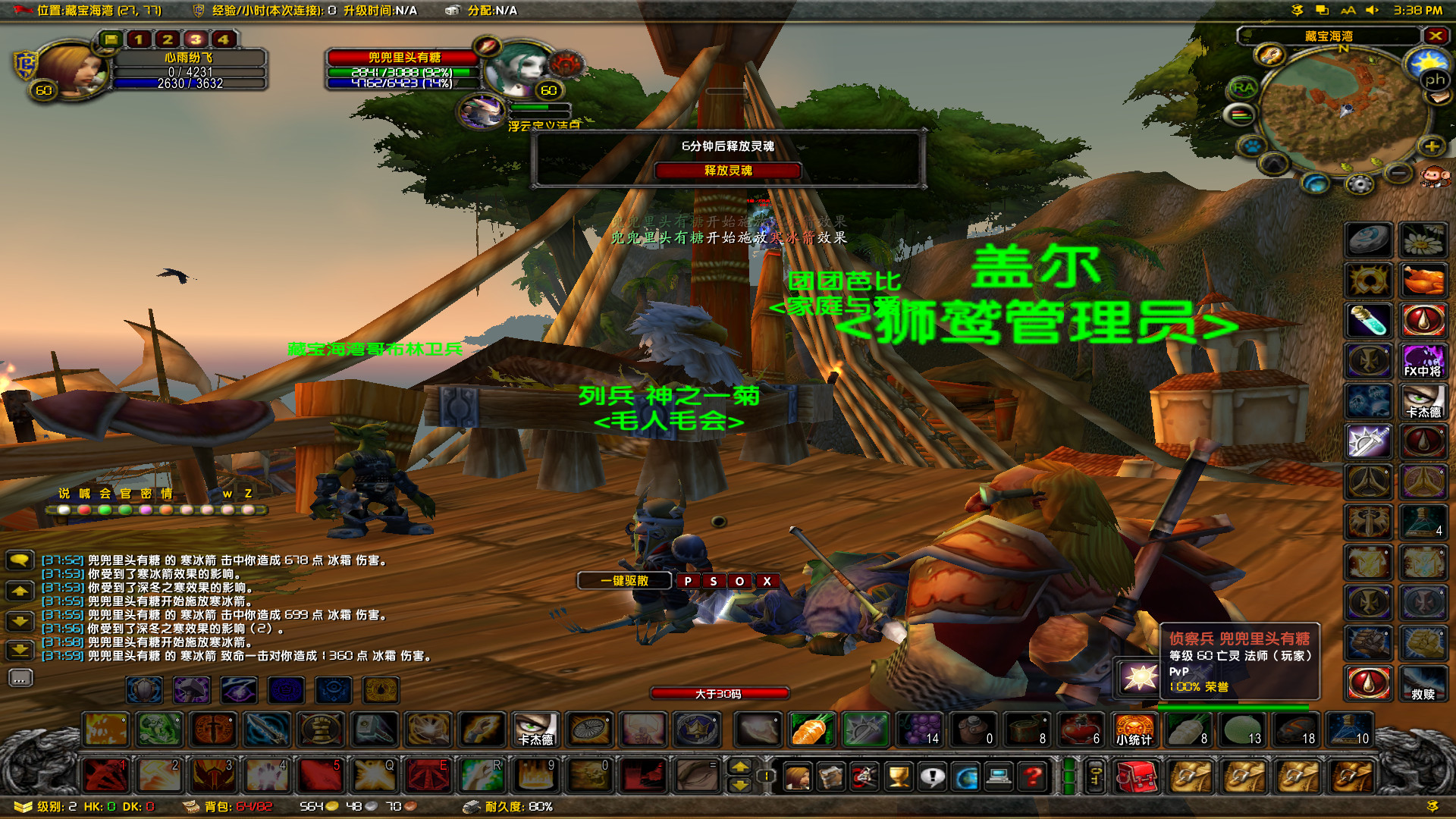This screenshot has width=1456, height=819.
Task: Open the spellbook icon on the micro menu
Action: (x=829, y=775)
